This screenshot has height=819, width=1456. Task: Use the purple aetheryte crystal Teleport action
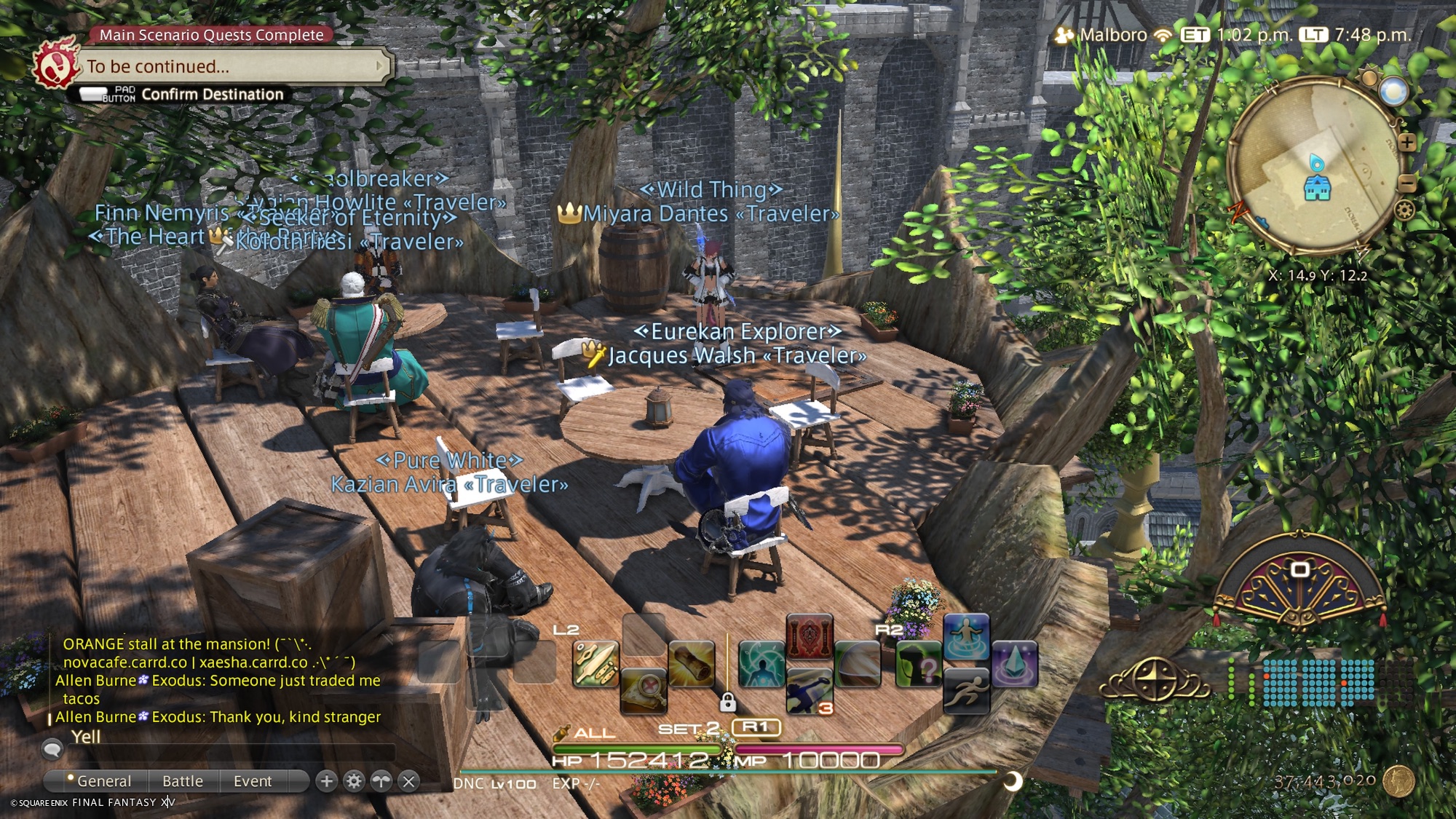(1014, 663)
